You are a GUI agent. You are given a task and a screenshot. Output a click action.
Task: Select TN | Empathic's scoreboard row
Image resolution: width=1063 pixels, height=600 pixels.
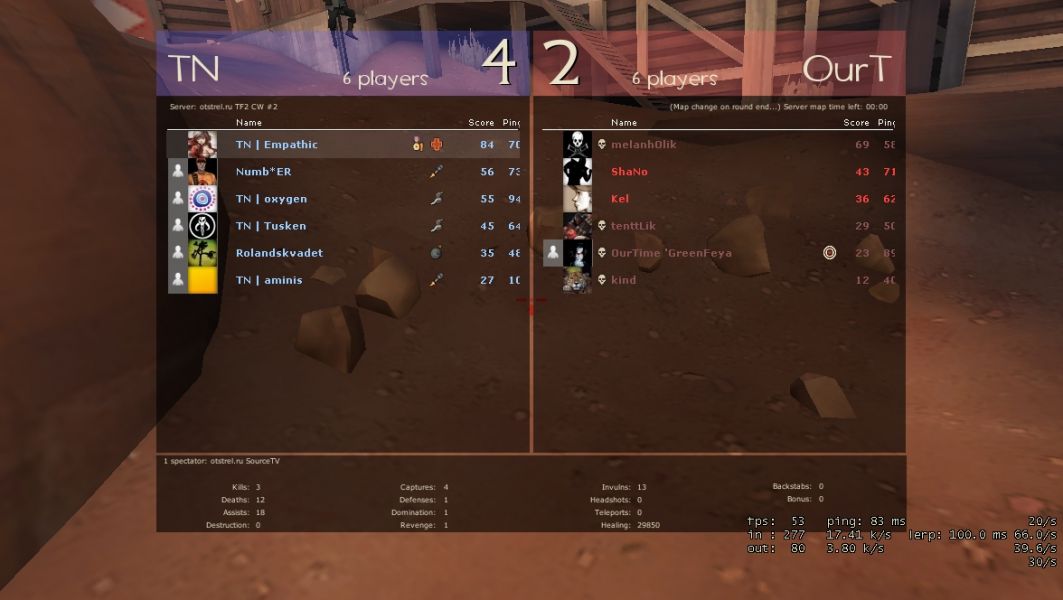coord(277,145)
